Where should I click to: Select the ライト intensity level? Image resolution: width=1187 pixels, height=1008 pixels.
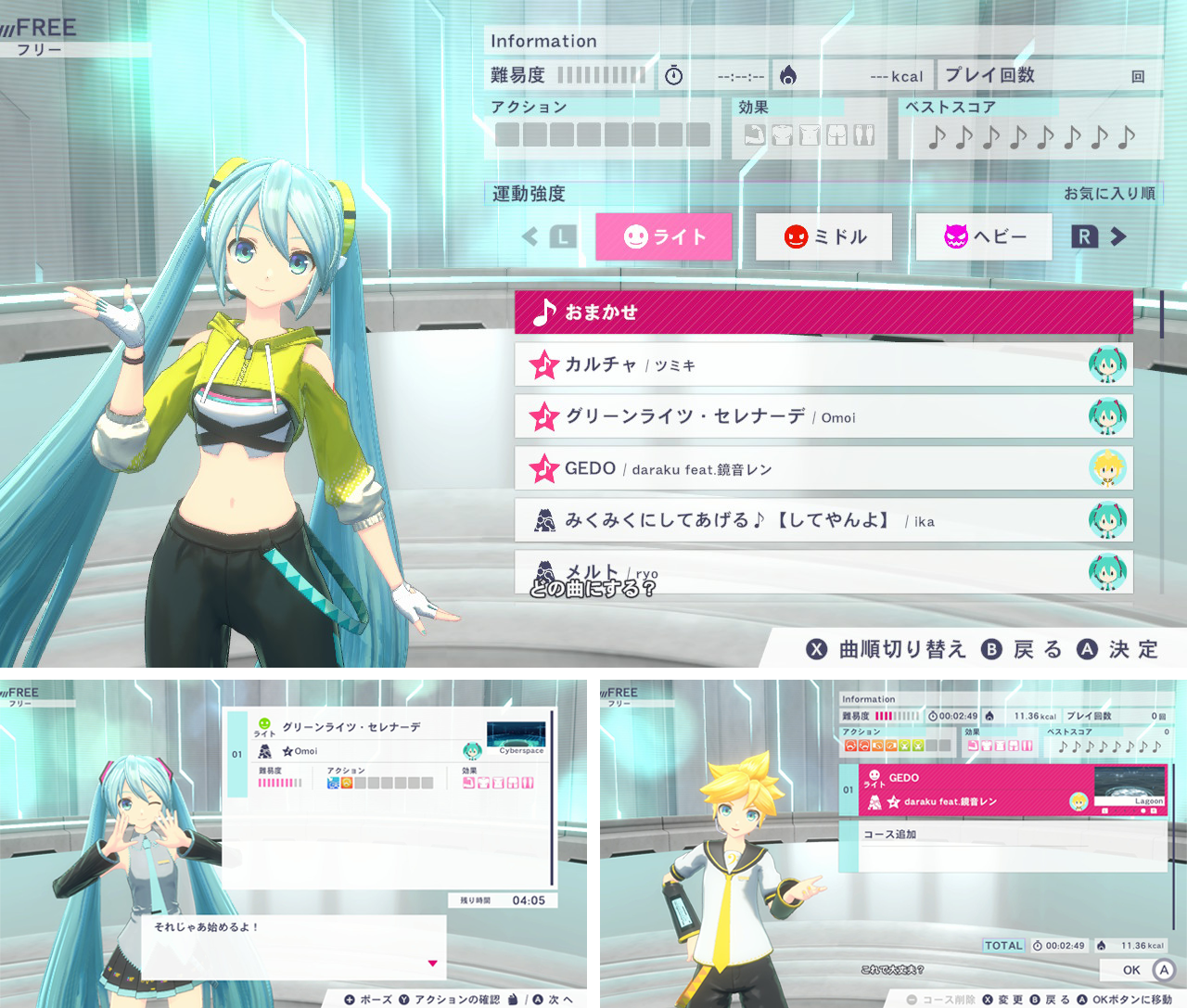(663, 236)
